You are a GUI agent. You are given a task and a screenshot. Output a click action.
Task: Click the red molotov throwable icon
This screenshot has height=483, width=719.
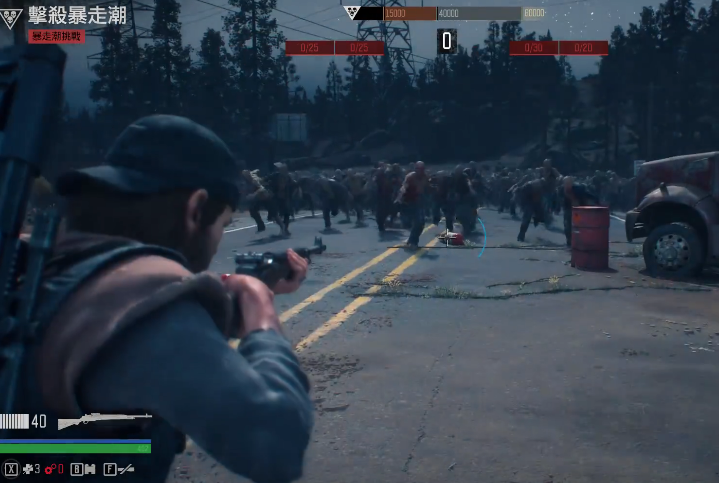point(49,468)
